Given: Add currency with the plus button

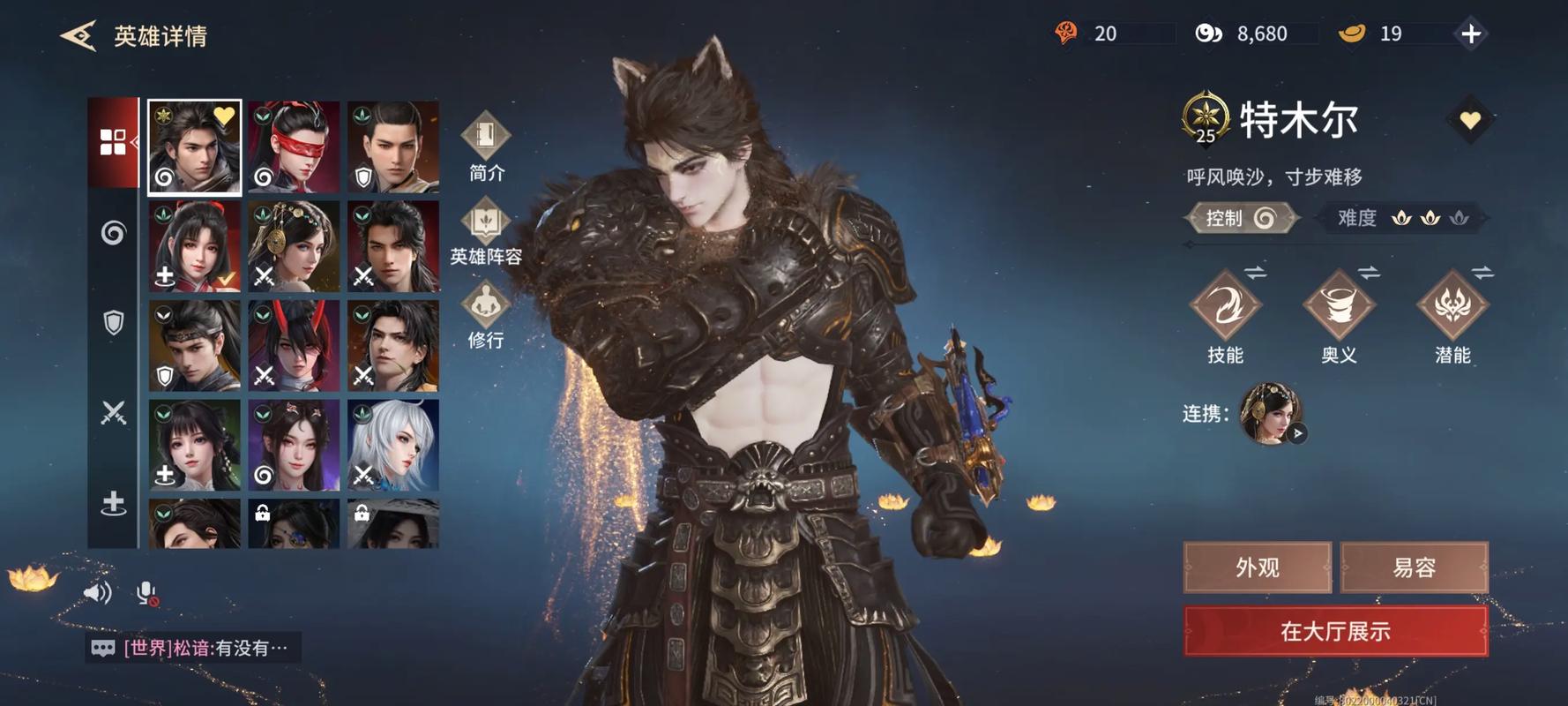Looking at the screenshot, I should coord(1470,34).
